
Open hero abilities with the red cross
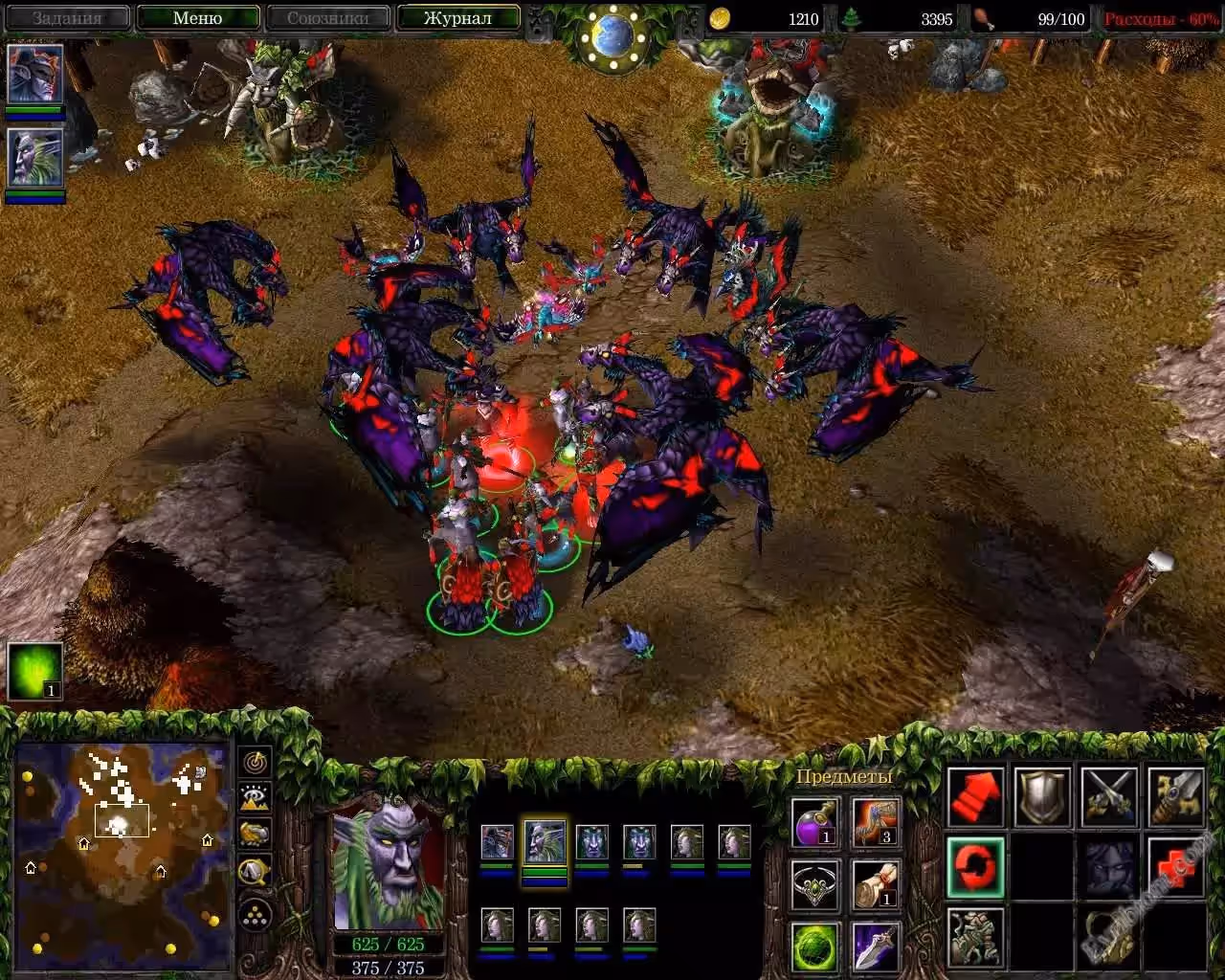pyautogui.click(x=1176, y=867)
